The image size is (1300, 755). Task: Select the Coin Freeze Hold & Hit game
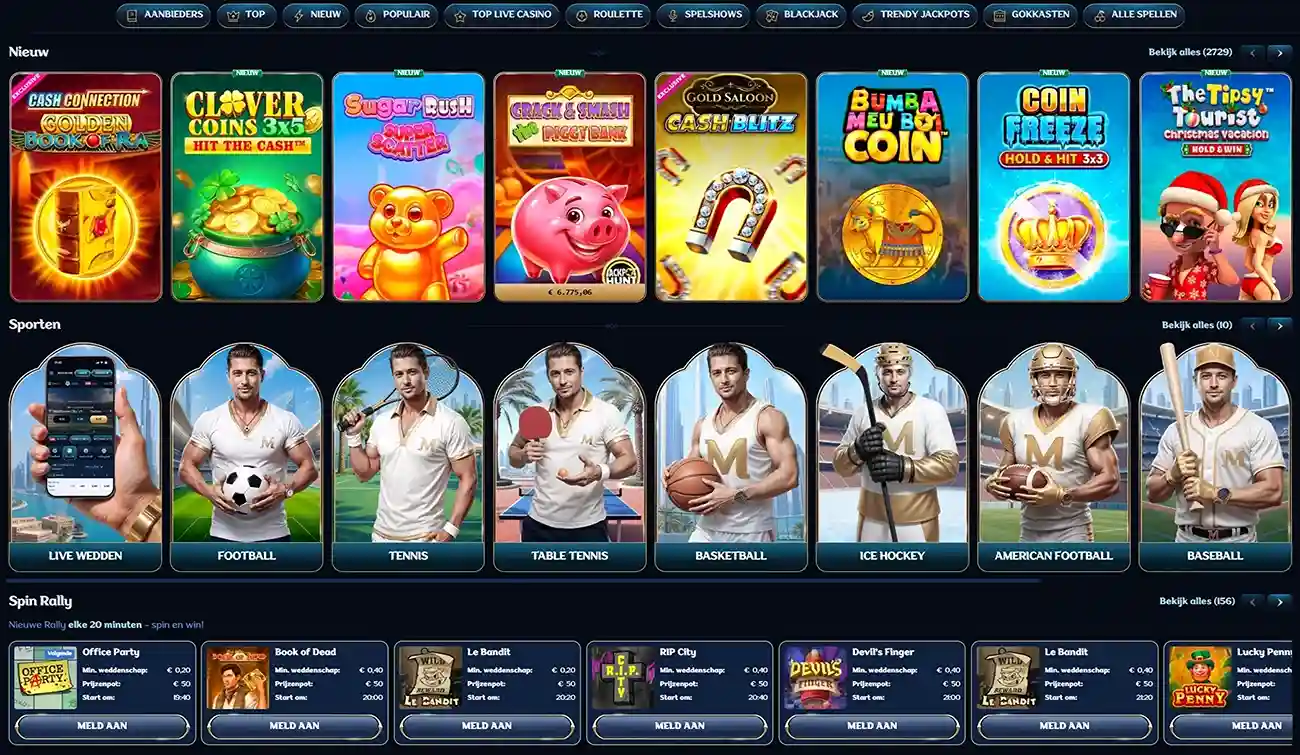1053,185
